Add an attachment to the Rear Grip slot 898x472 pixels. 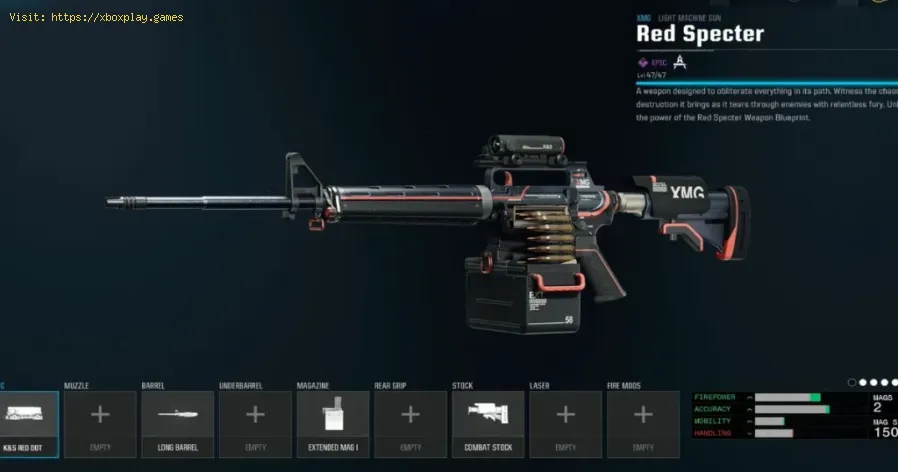(410, 424)
